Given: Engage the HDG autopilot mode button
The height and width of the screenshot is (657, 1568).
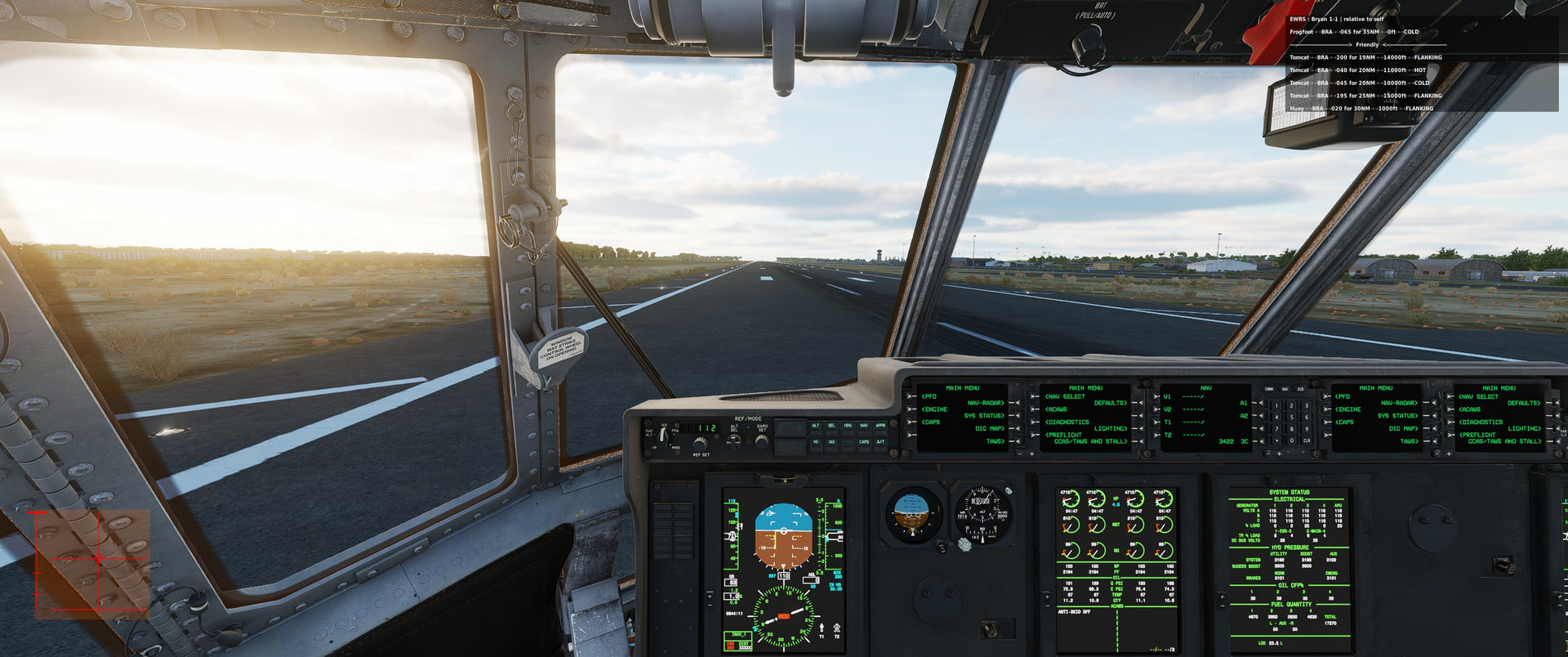Looking at the screenshot, I should (848, 426).
